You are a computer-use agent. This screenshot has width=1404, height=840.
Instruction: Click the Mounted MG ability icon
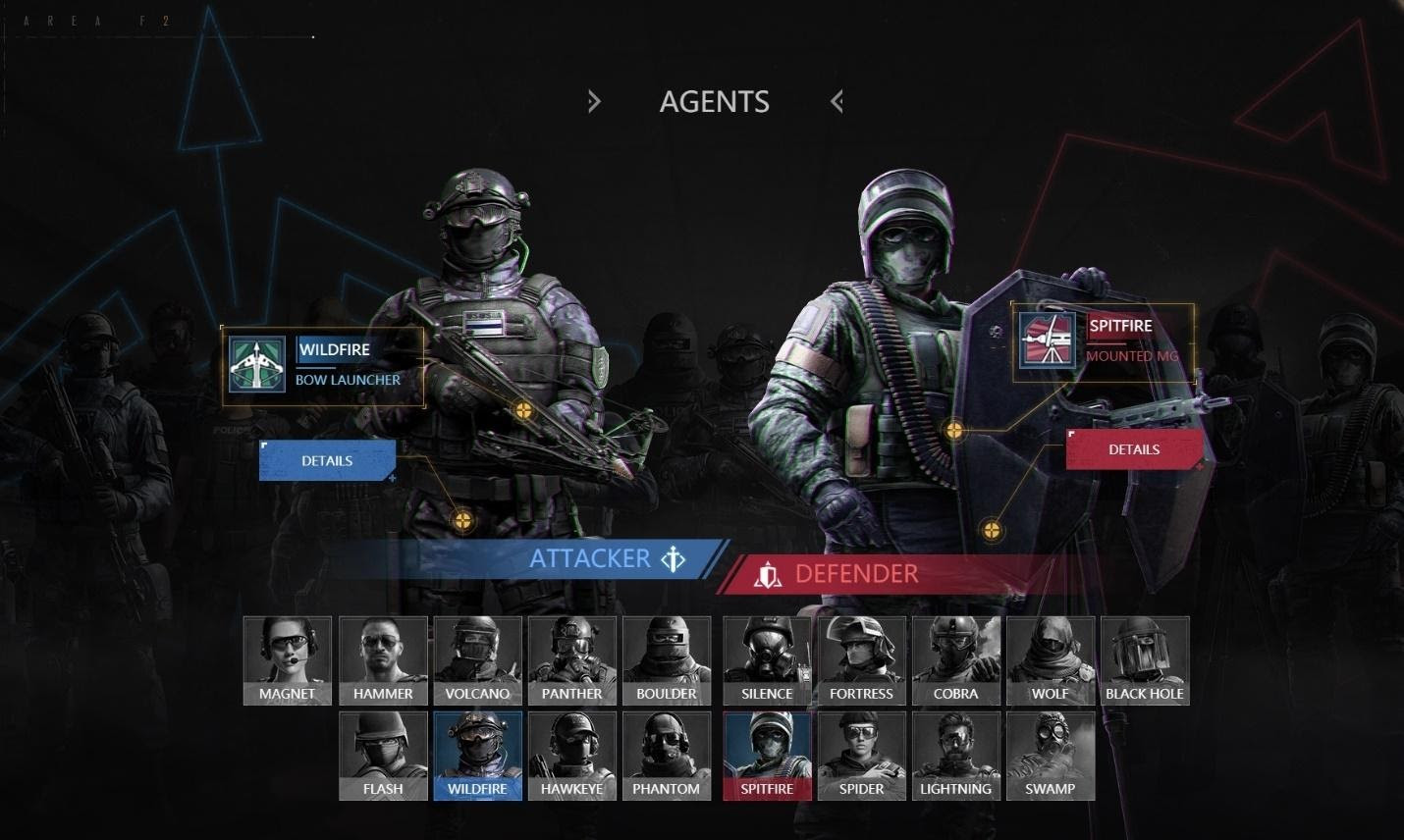[1047, 341]
